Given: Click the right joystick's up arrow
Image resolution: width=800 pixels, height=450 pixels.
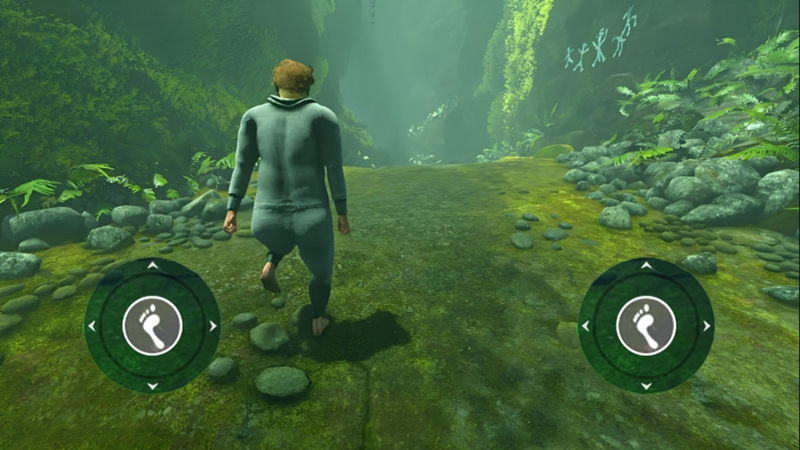Looking at the screenshot, I should pyautogui.click(x=646, y=267).
